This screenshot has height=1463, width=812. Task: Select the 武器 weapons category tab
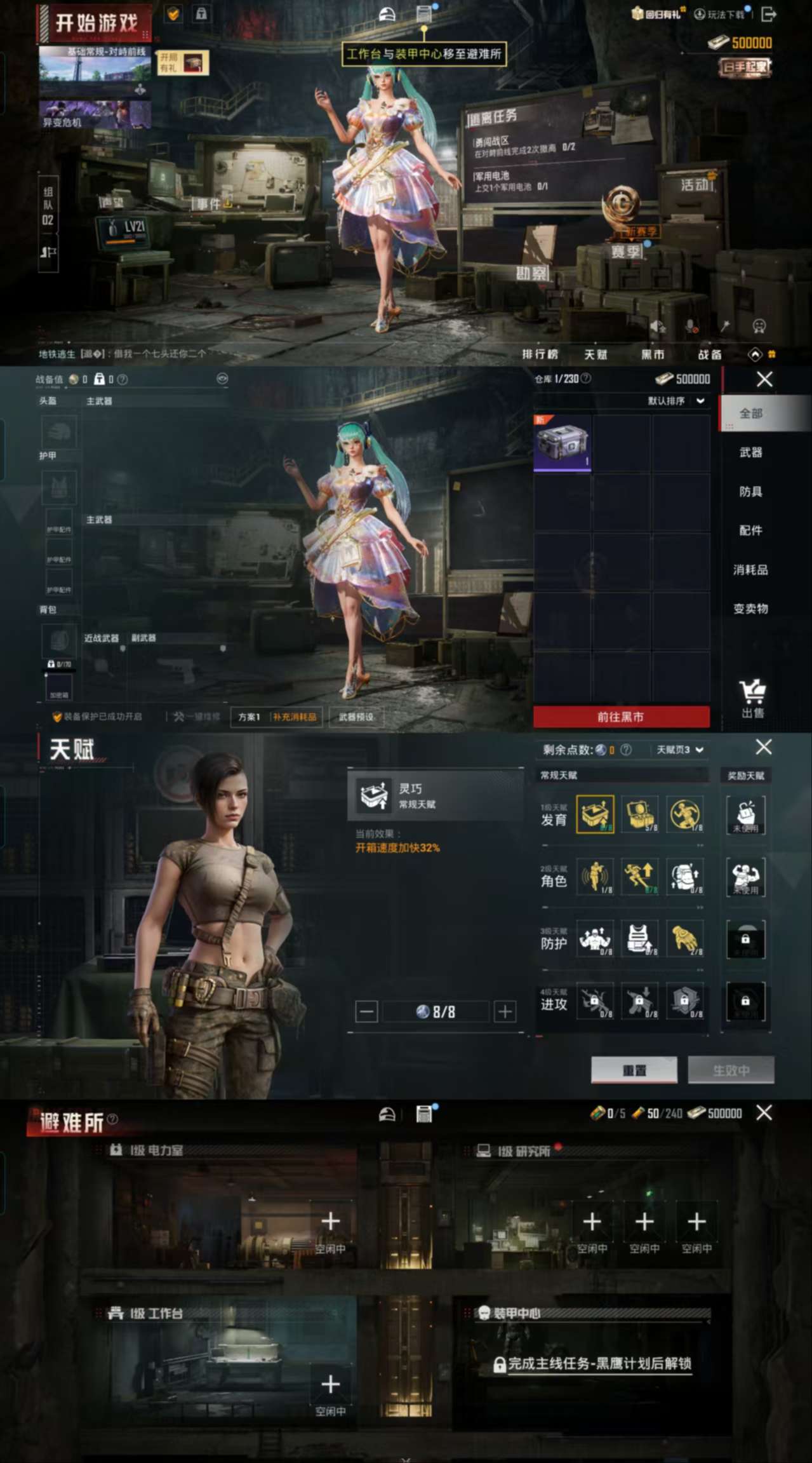click(x=750, y=452)
